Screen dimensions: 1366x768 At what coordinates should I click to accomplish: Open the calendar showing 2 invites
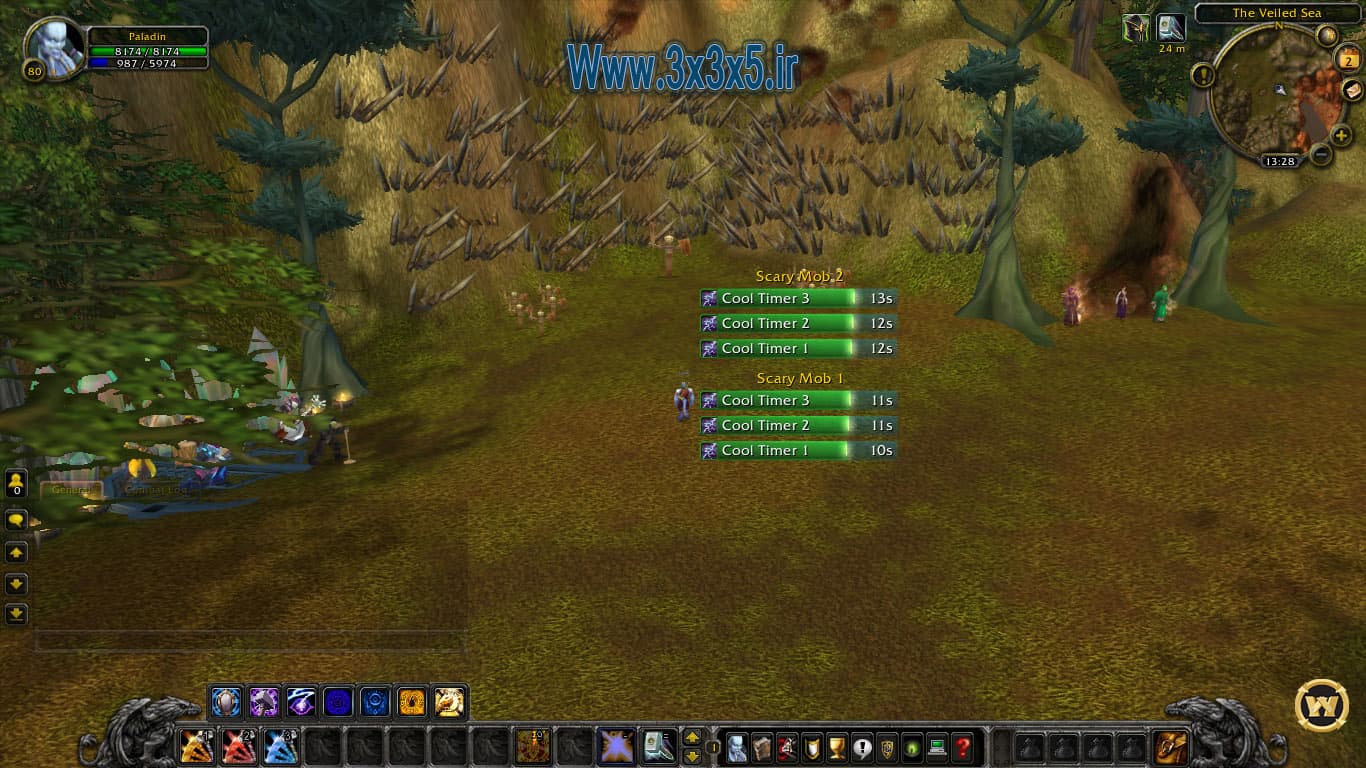(1347, 59)
